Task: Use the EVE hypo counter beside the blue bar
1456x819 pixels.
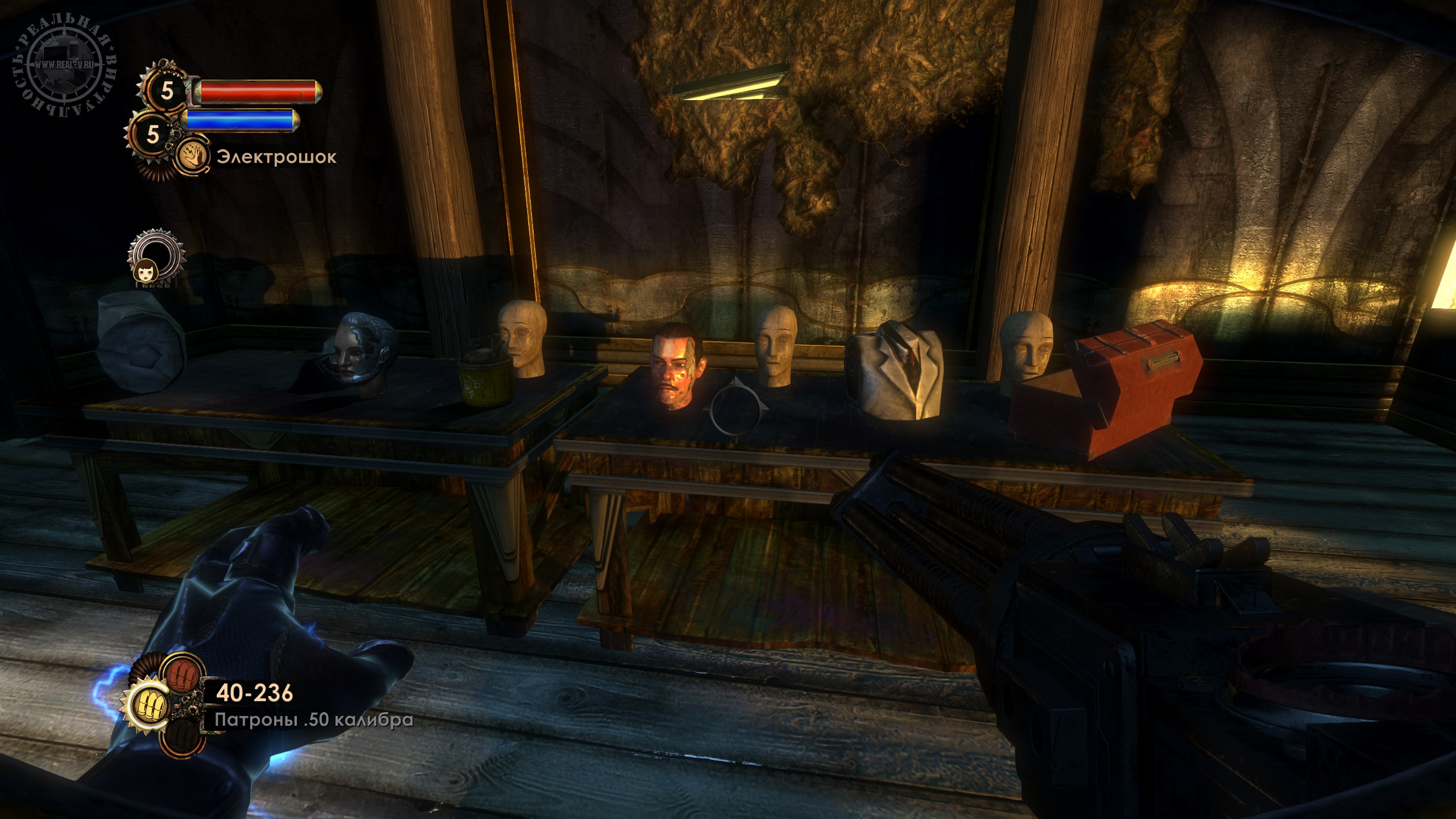Action: [x=152, y=134]
